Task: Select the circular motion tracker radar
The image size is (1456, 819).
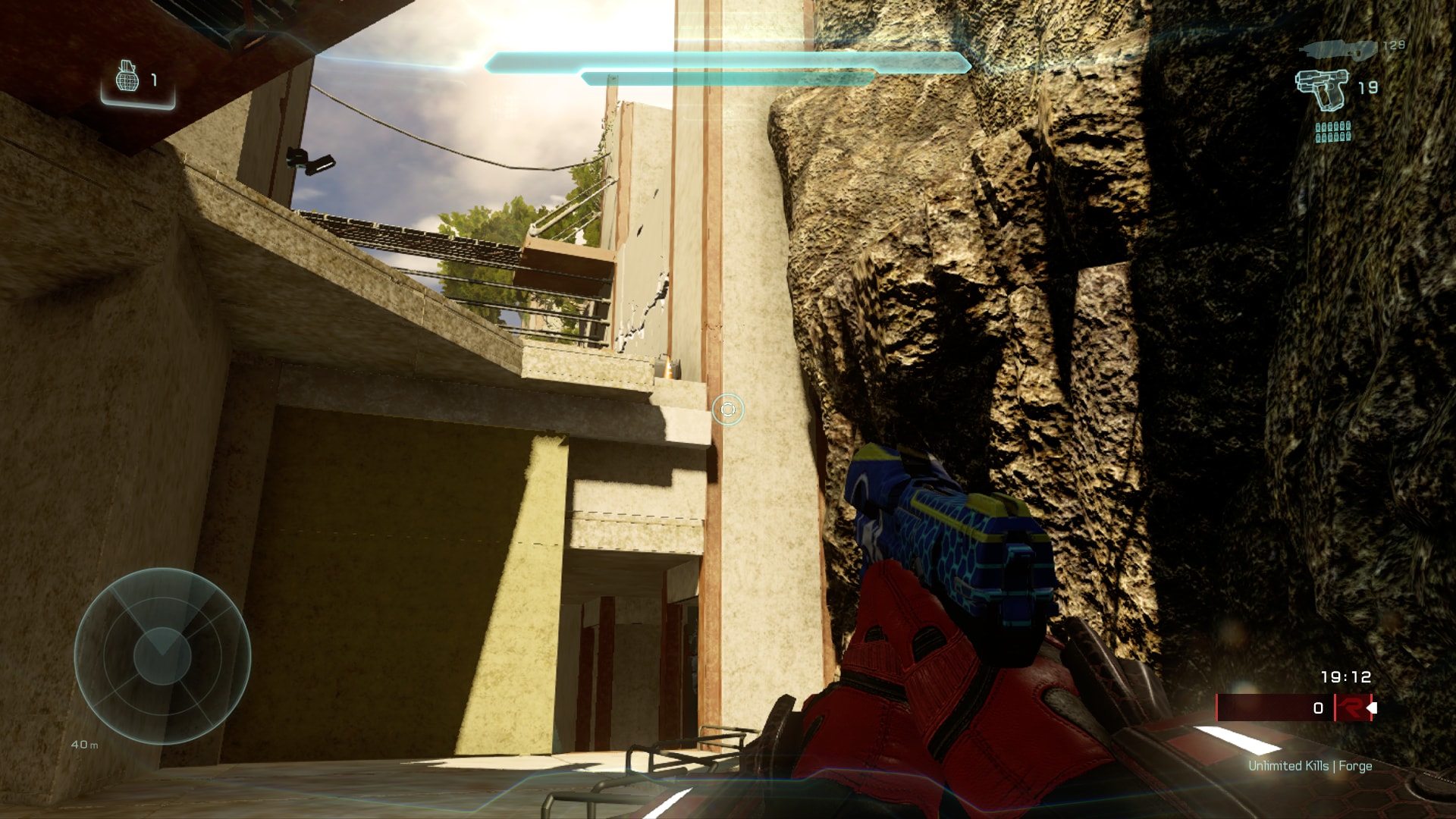Action: pyautogui.click(x=162, y=656)
